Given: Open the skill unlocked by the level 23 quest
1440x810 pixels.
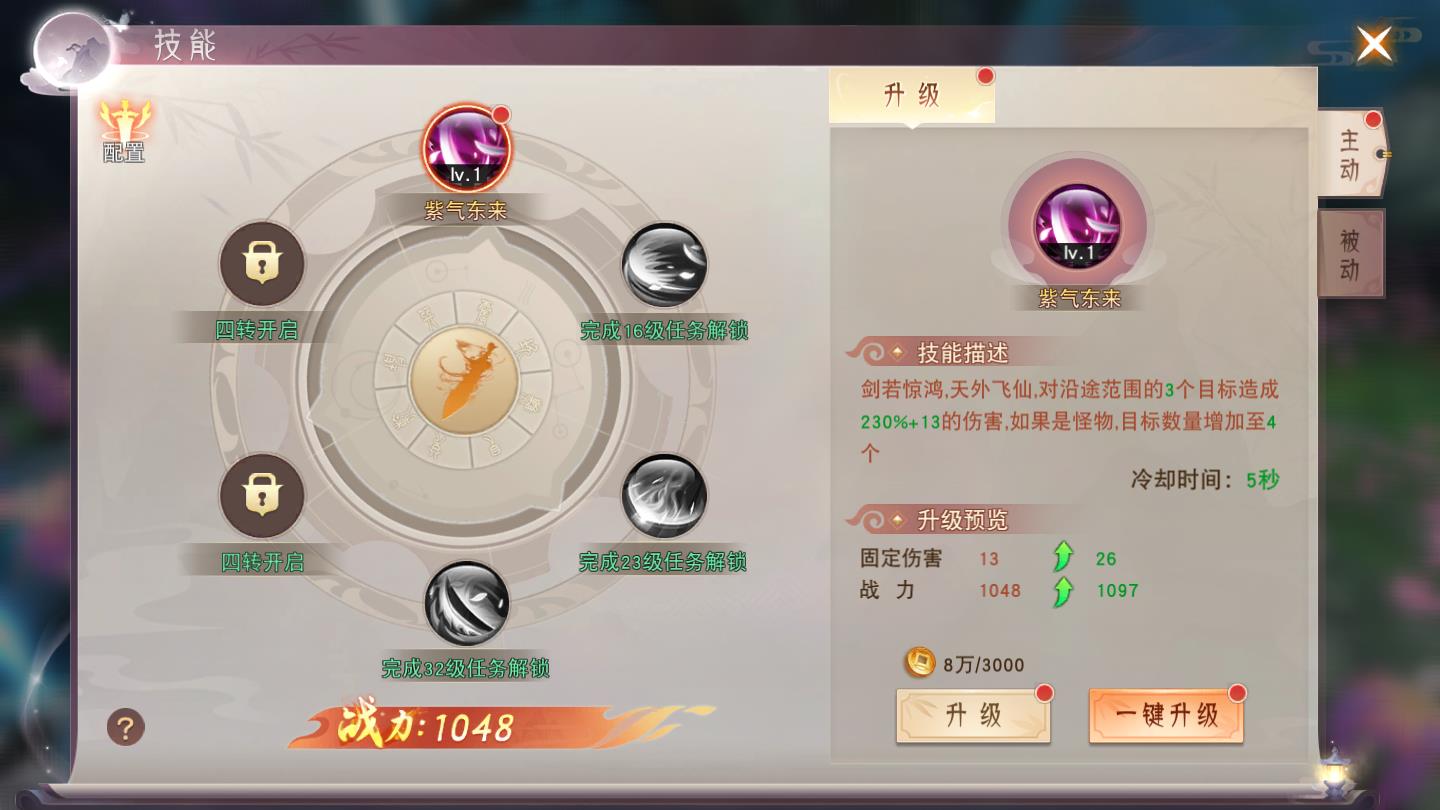Looking at the screenshot, I should coord(665,498).
